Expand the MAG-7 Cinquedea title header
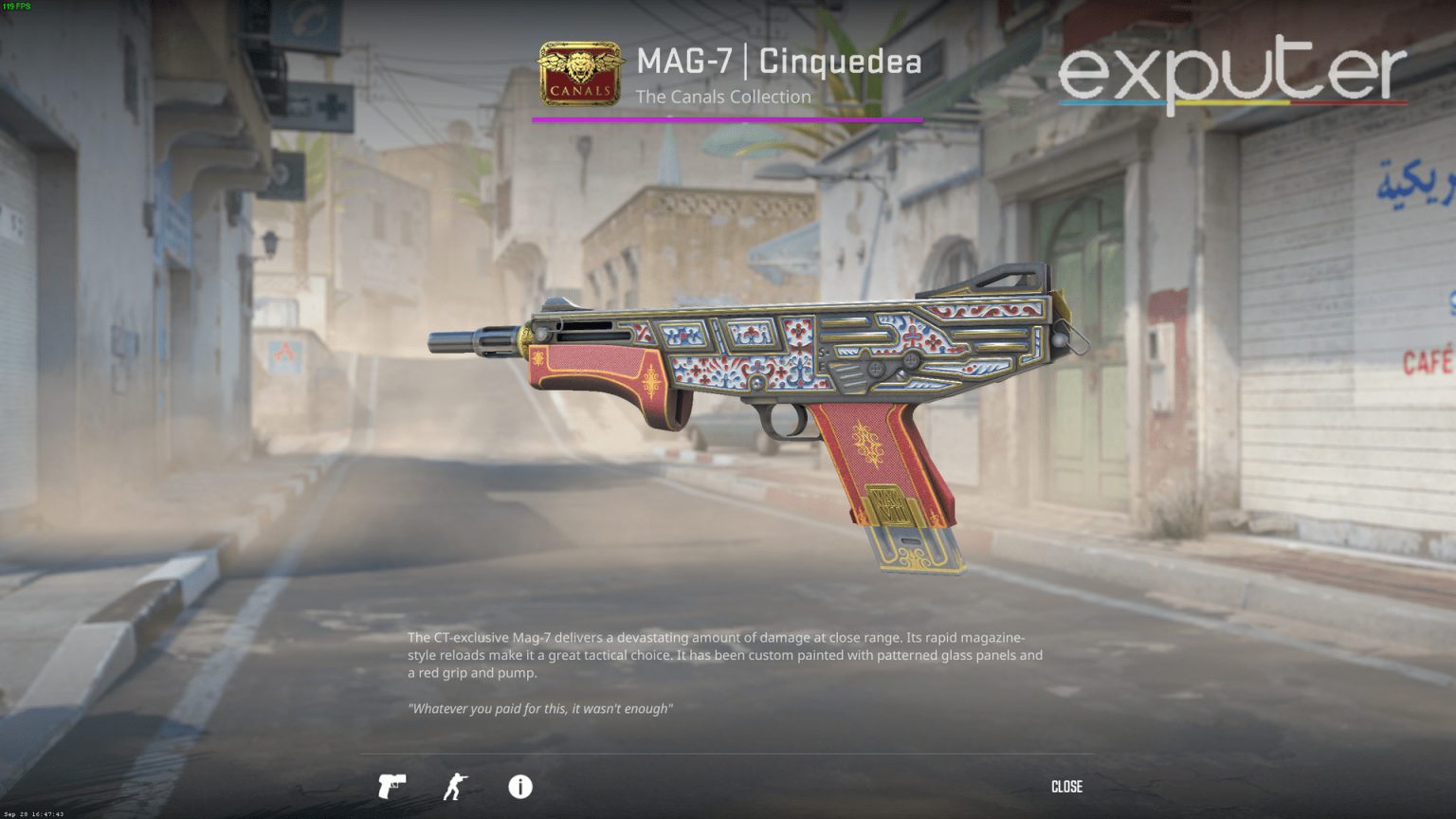 [777, 61]
